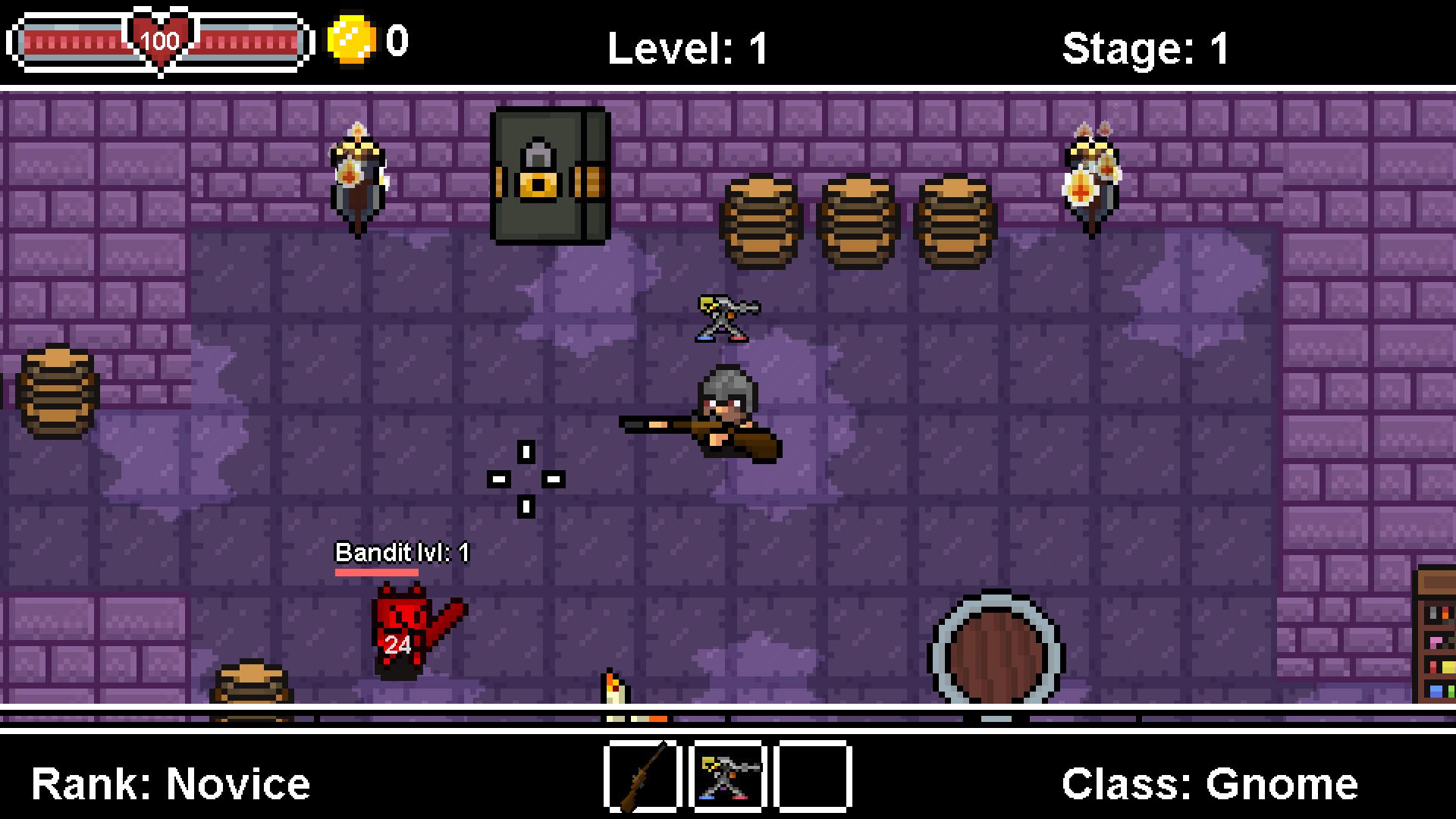The height and width of the screenshot is (819, 1456).
Task: Click the crosshair cursor marker
Action: pyautogui.click(x=526, y=478)
